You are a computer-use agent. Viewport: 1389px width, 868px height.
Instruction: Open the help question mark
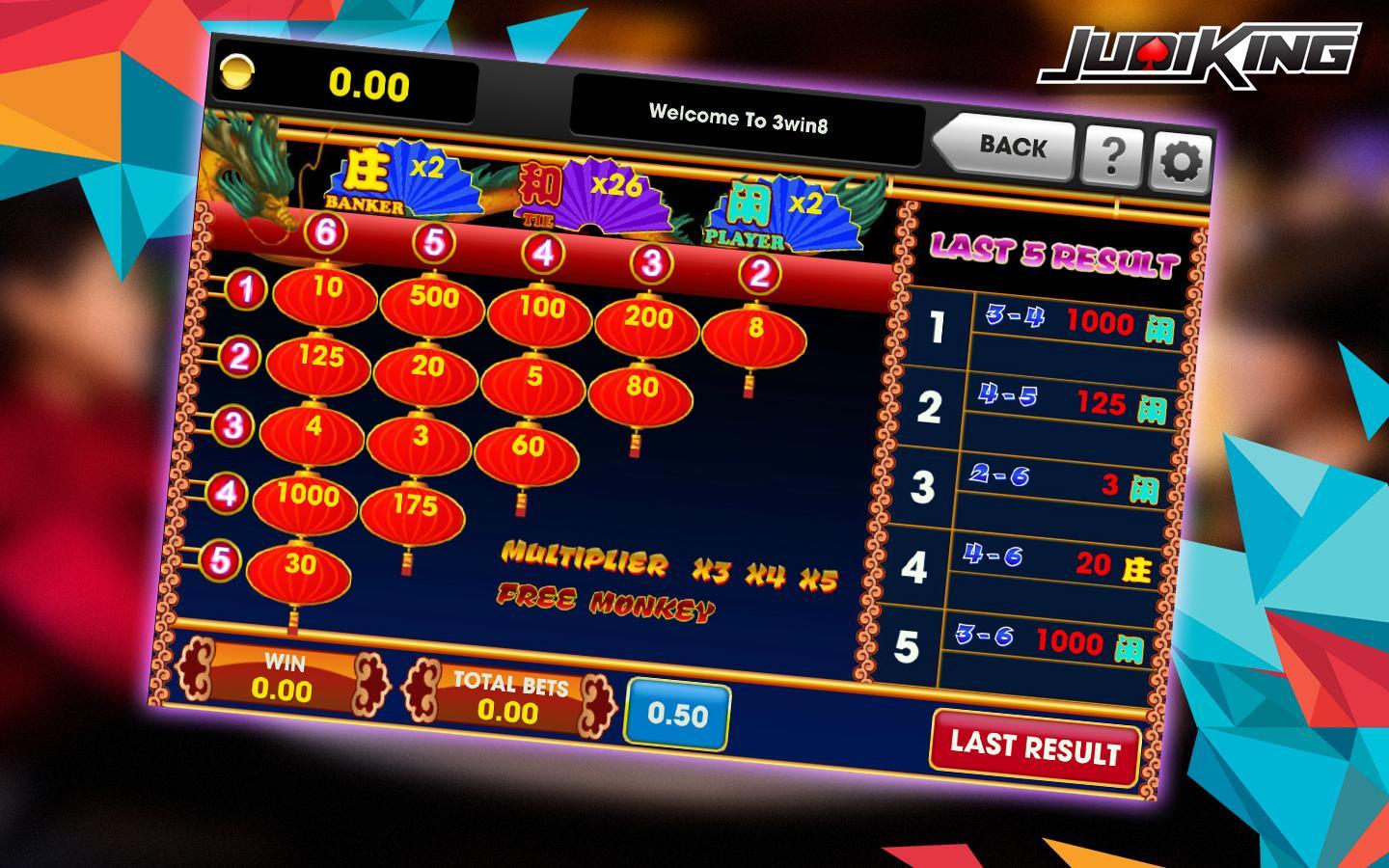click(1111, 154)
